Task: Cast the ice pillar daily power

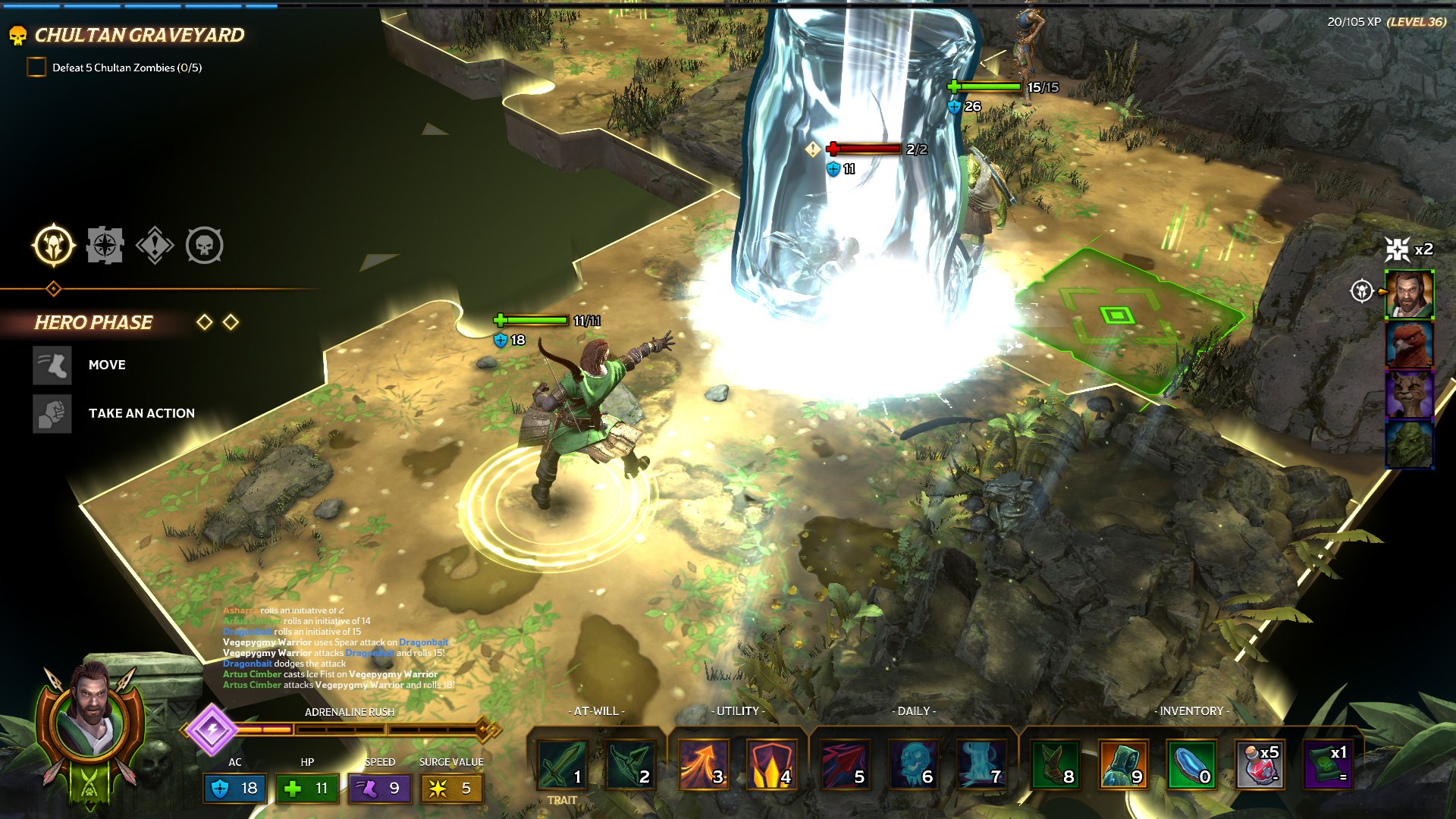Action: [981, 765]
